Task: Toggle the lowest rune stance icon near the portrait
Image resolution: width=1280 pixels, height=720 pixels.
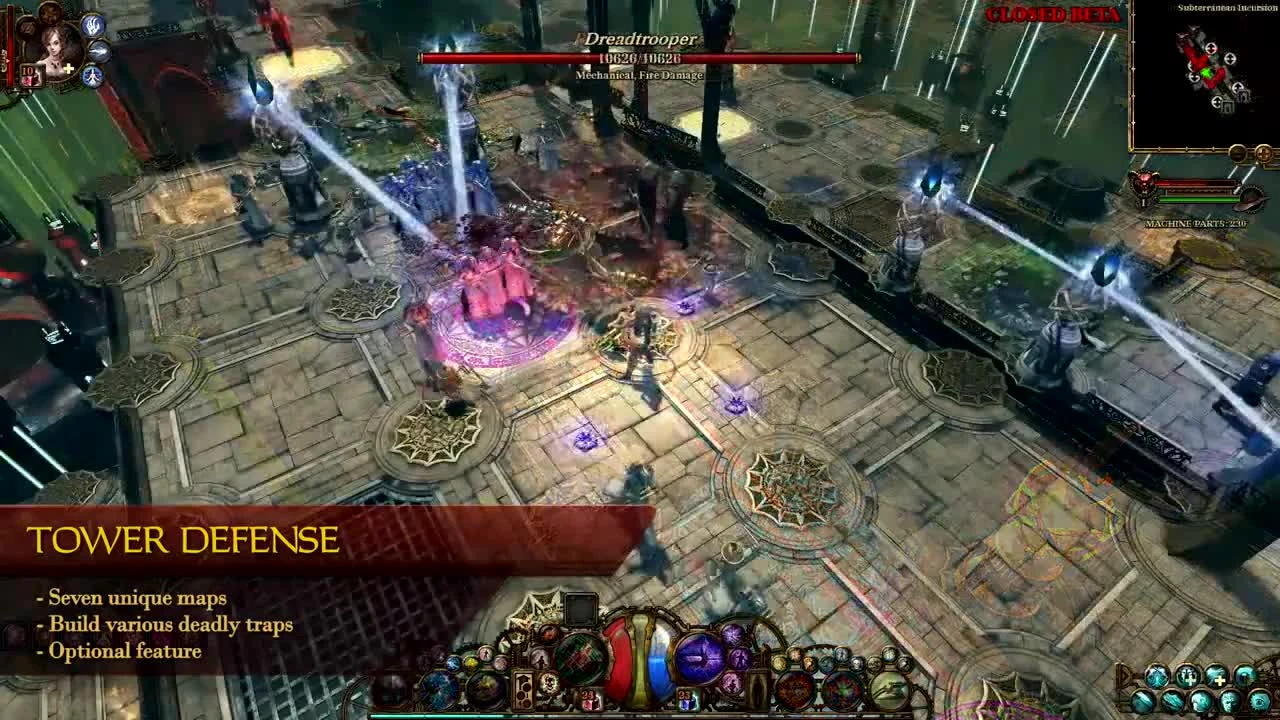Action: (92, 77)
